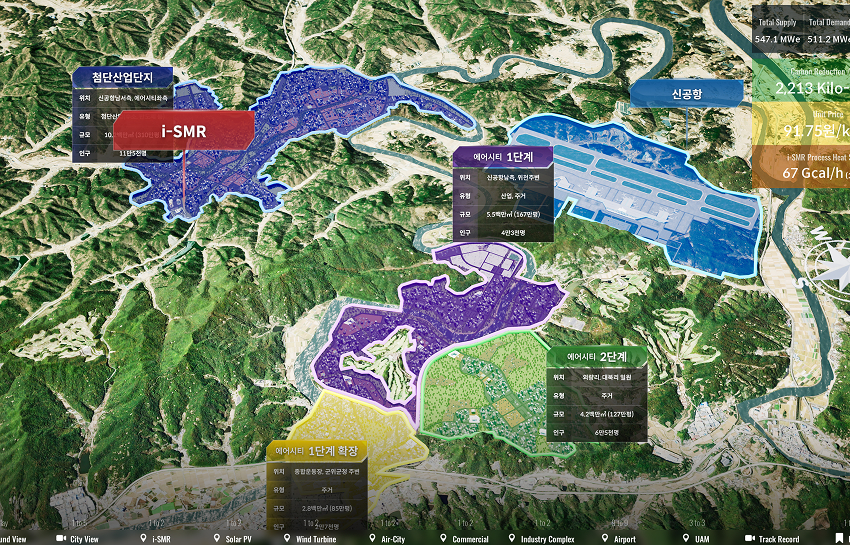The height and width of the screenshot is (545, 850).
Task: Click the green 에어시티 2단계 panel header
Action: point(597,356)
